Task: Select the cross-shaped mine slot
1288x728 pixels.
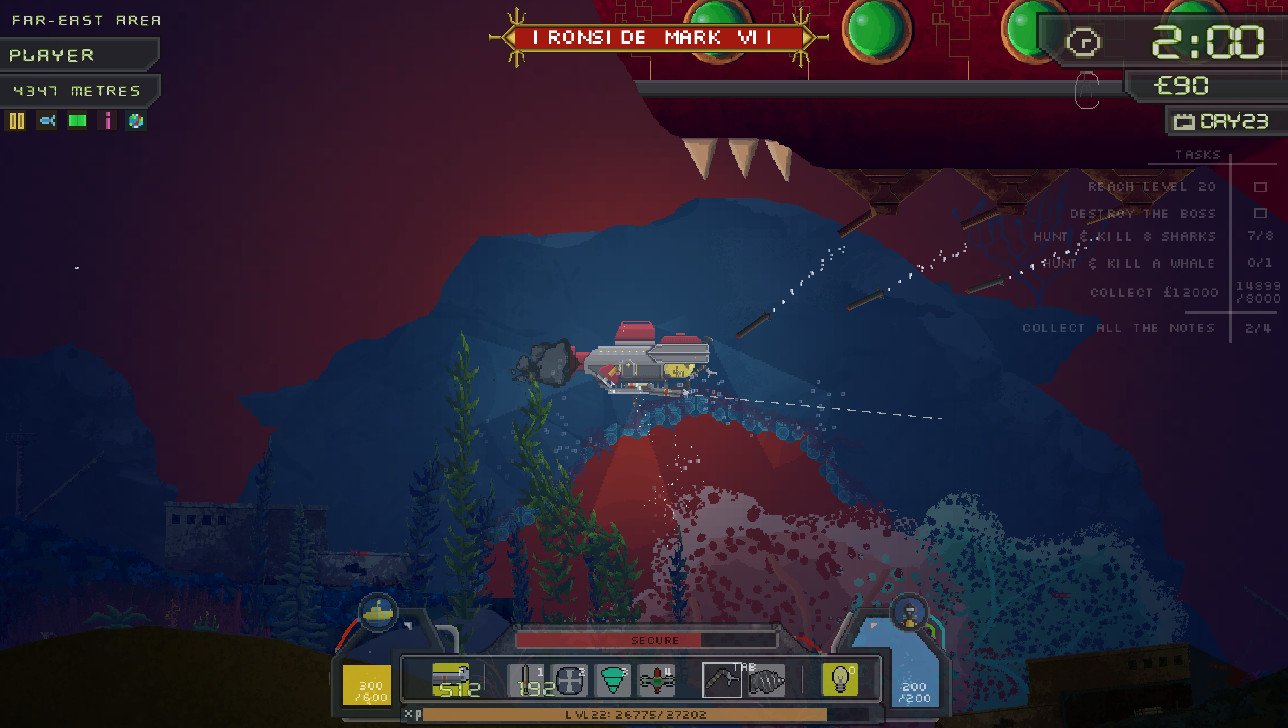Action: (569, 679)
